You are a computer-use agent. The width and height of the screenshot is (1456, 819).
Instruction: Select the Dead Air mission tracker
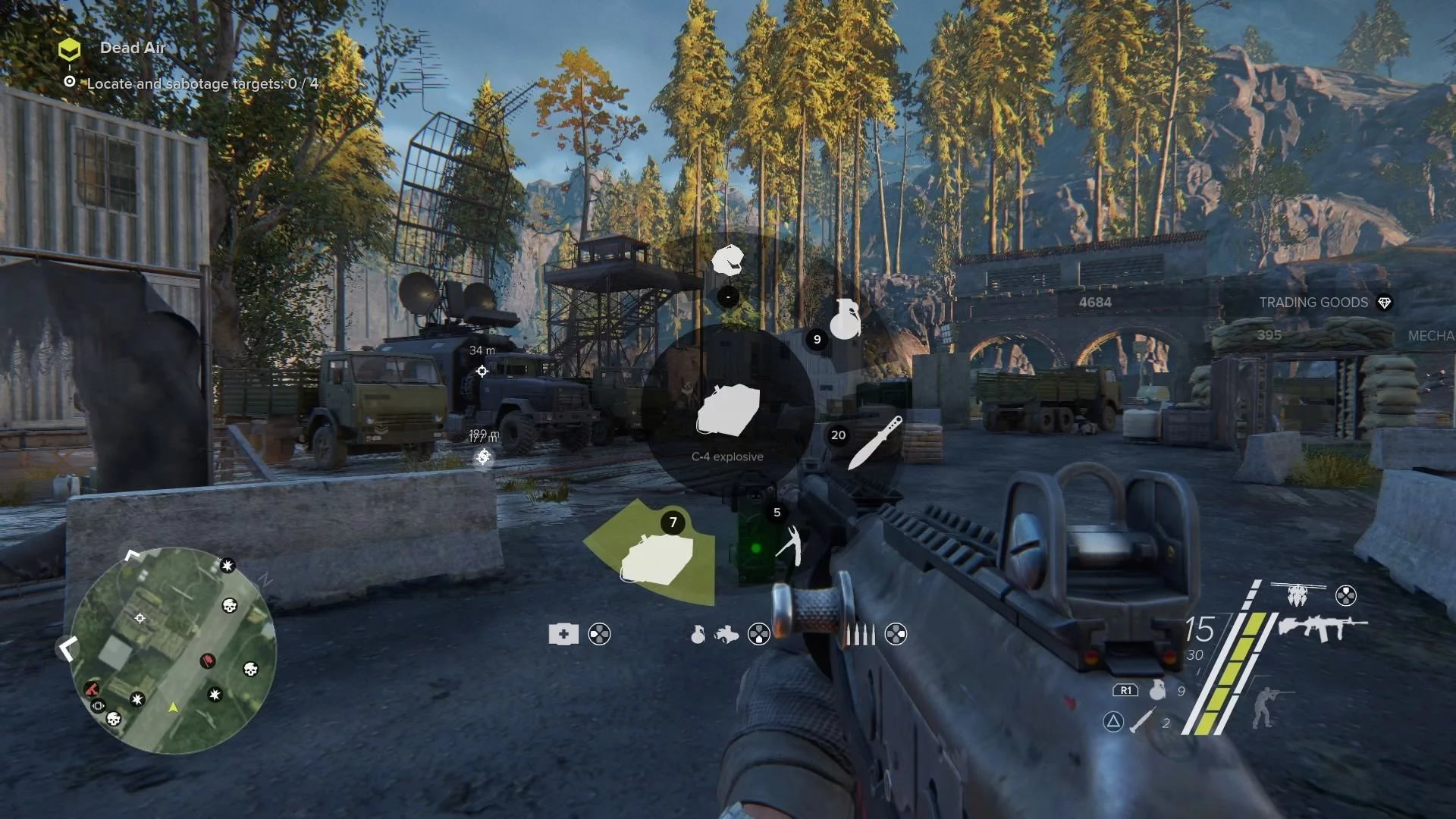pos(132,48)
